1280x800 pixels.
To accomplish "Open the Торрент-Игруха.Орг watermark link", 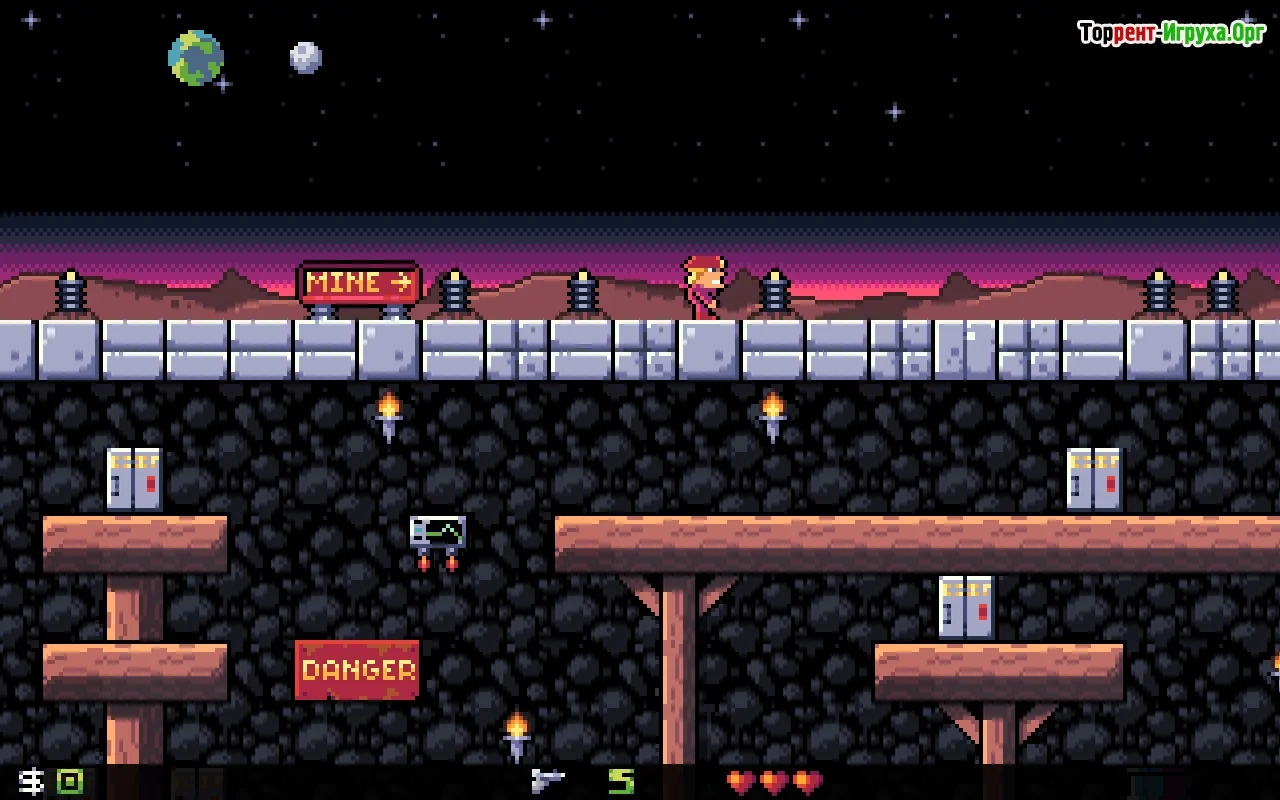I will (x=1172, y=33).
